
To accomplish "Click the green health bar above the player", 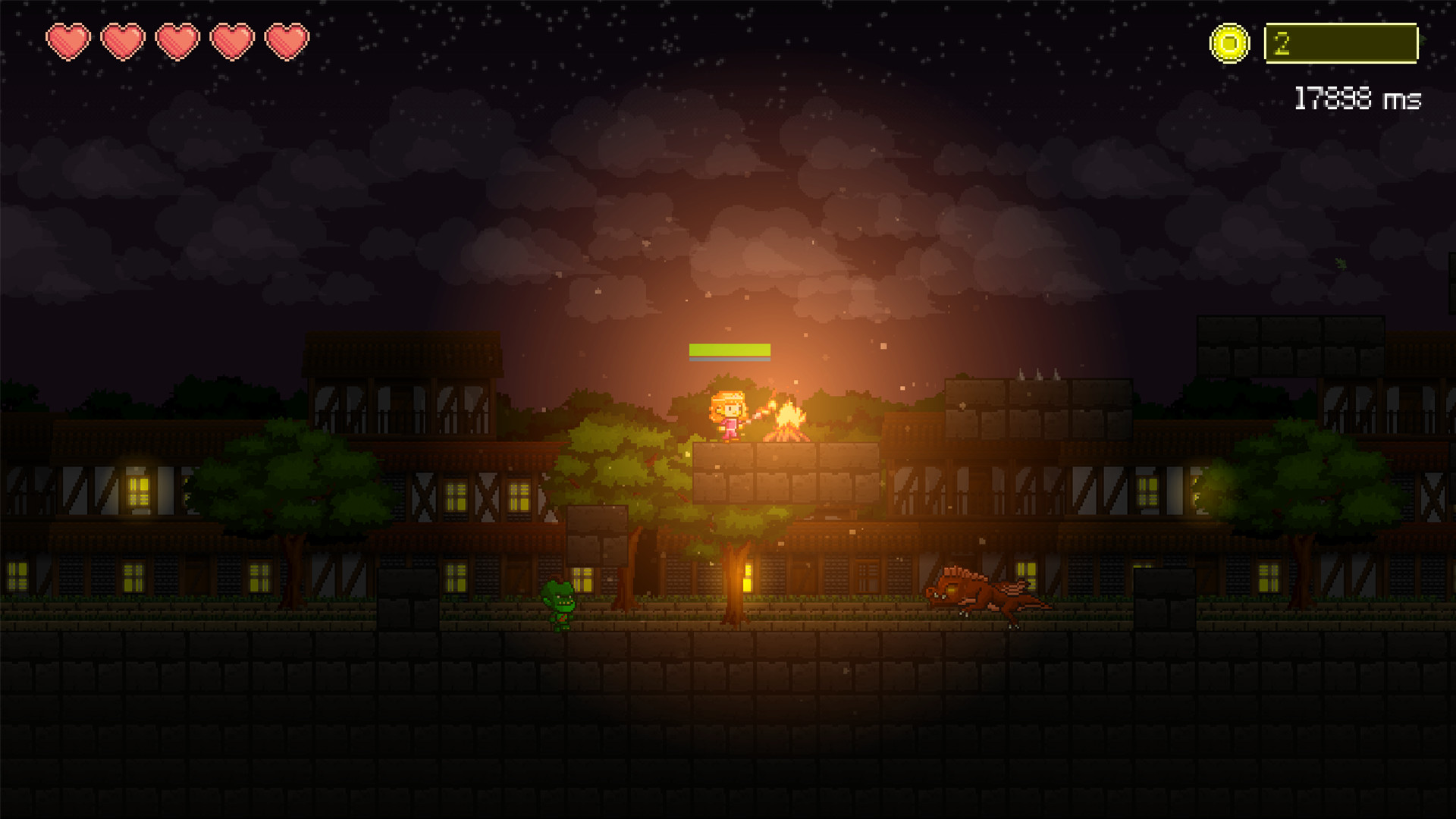I will pyautogui.click(x=730, y=350).
